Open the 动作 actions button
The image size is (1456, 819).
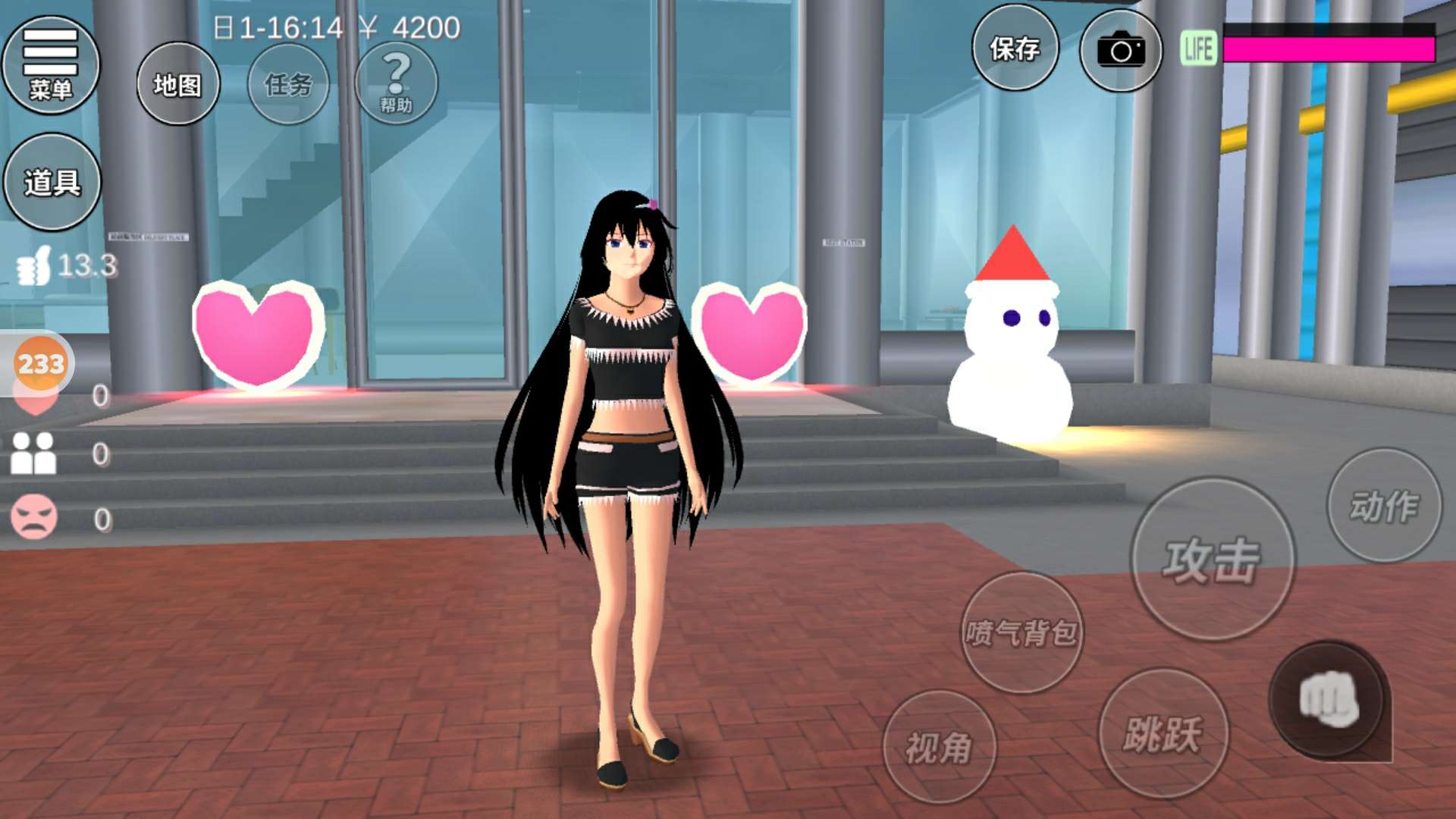click(1384, 506)
